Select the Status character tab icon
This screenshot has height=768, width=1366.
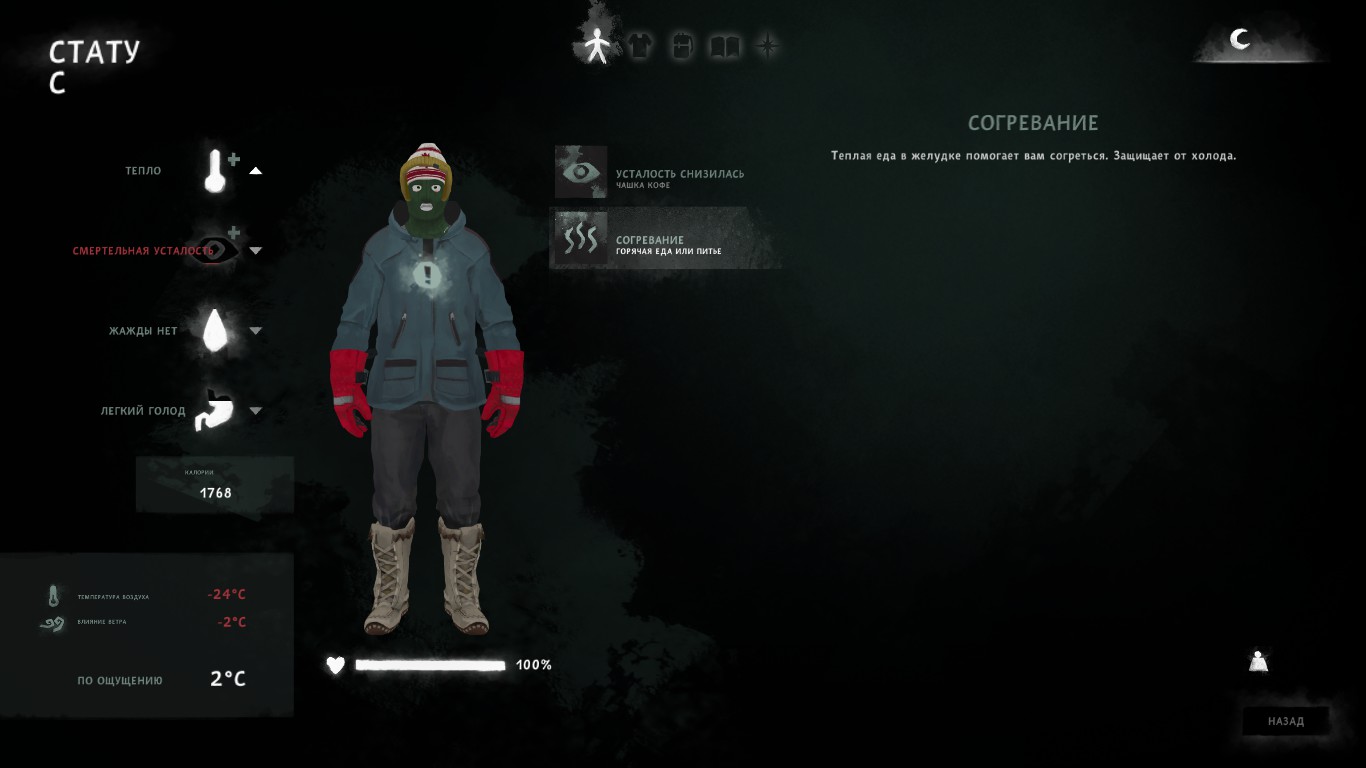point(597,45)
